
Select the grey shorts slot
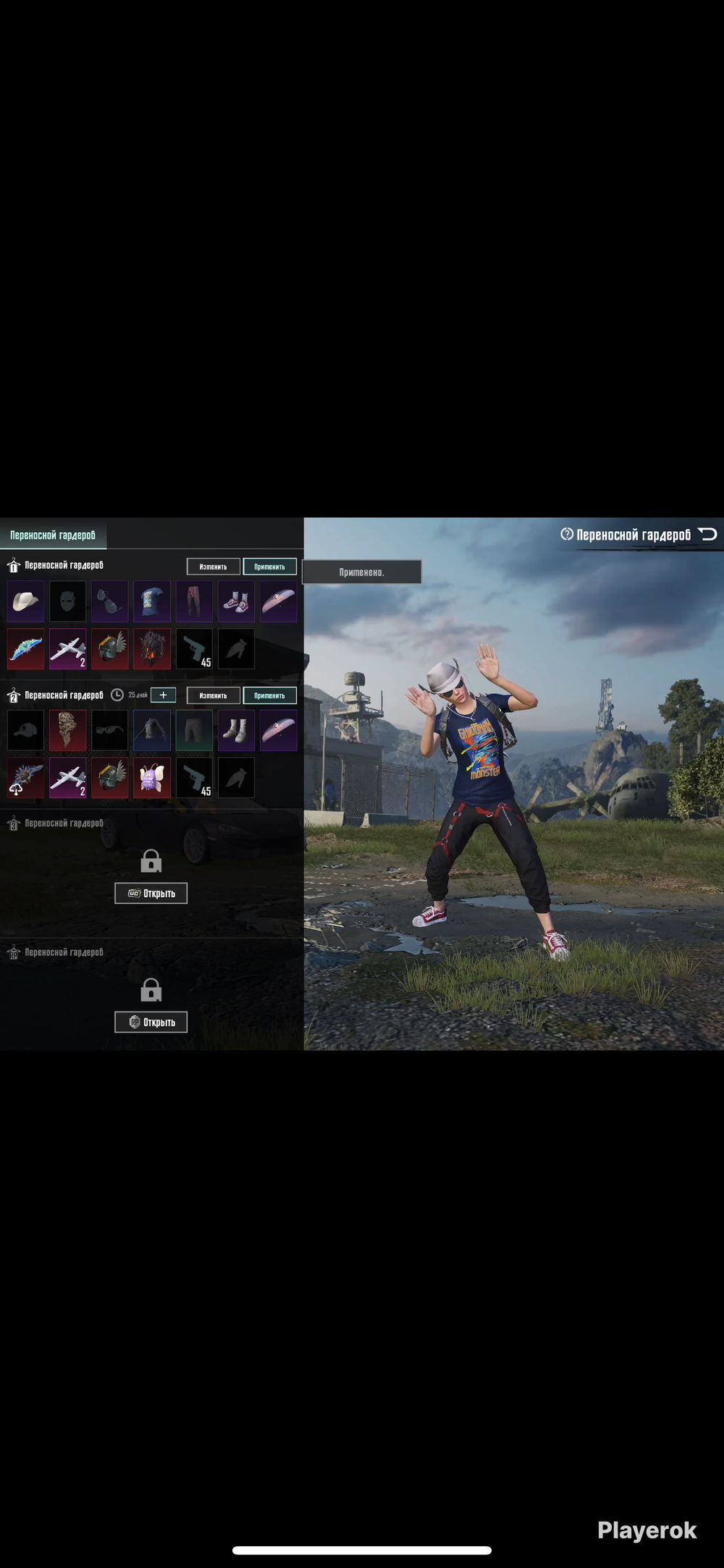pos(194,730)
